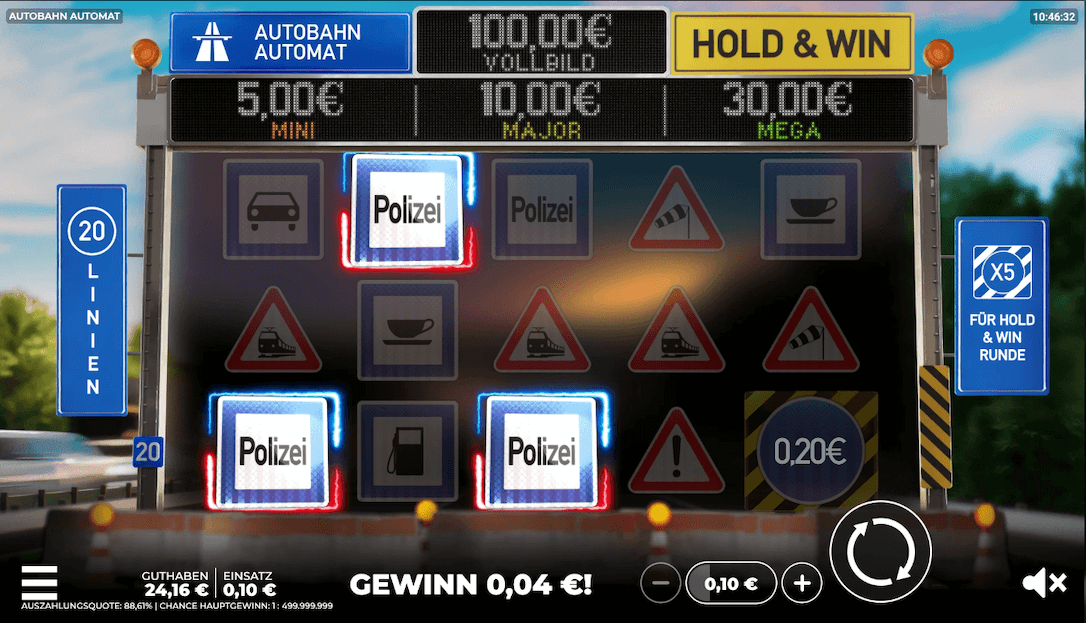
Task: Decrease the bet with the minus button
Action: 660,583
